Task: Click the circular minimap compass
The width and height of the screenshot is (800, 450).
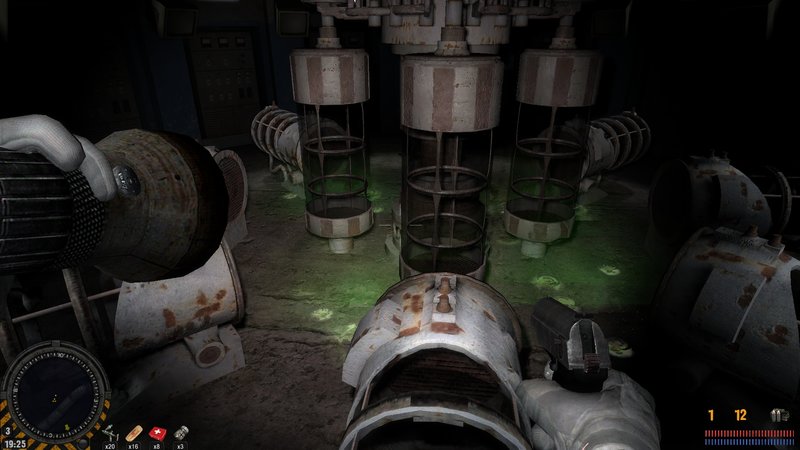Action: pyautogui.click(x=56, y=389)
